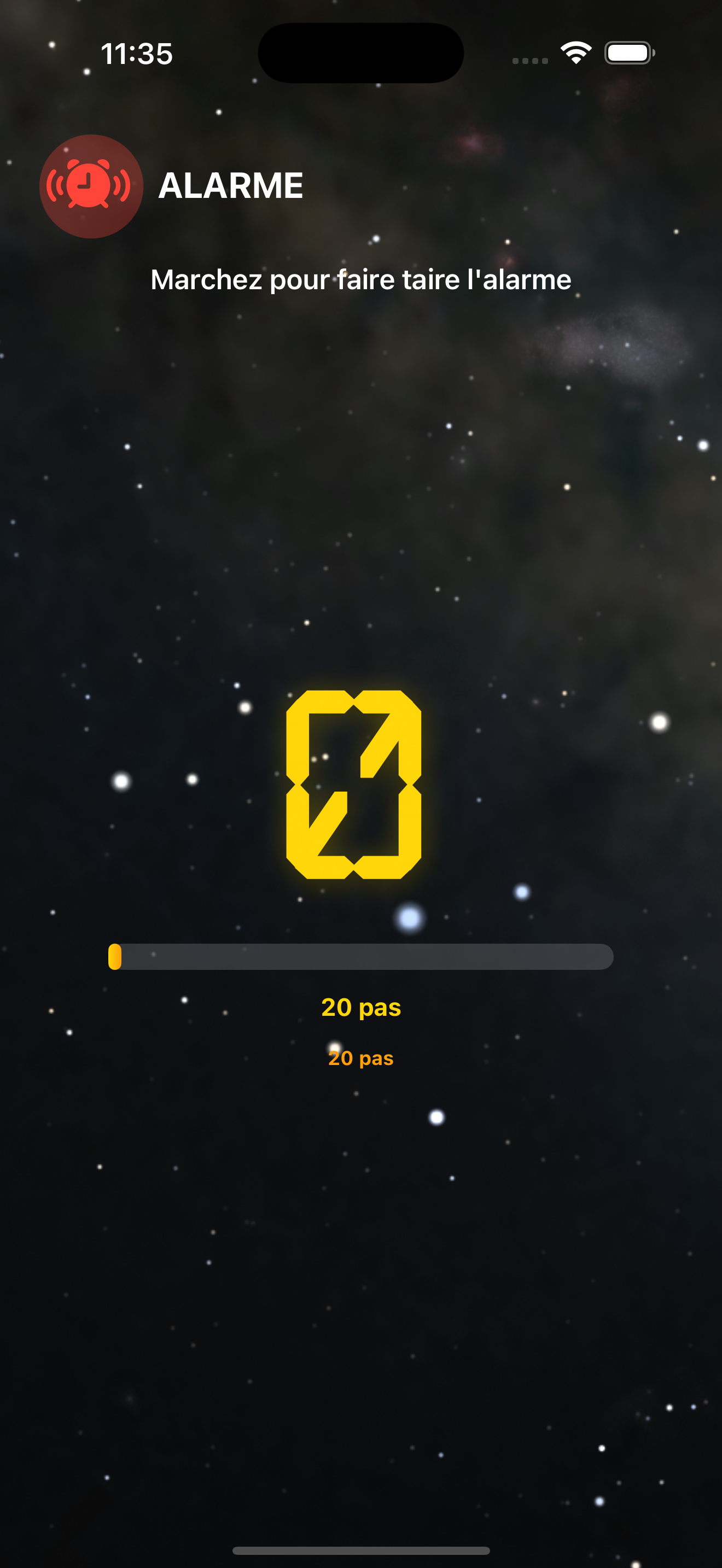Tap the battery indicator icon
The height and width of the screenshot is (1568, 722).
[x=627, y=52]
